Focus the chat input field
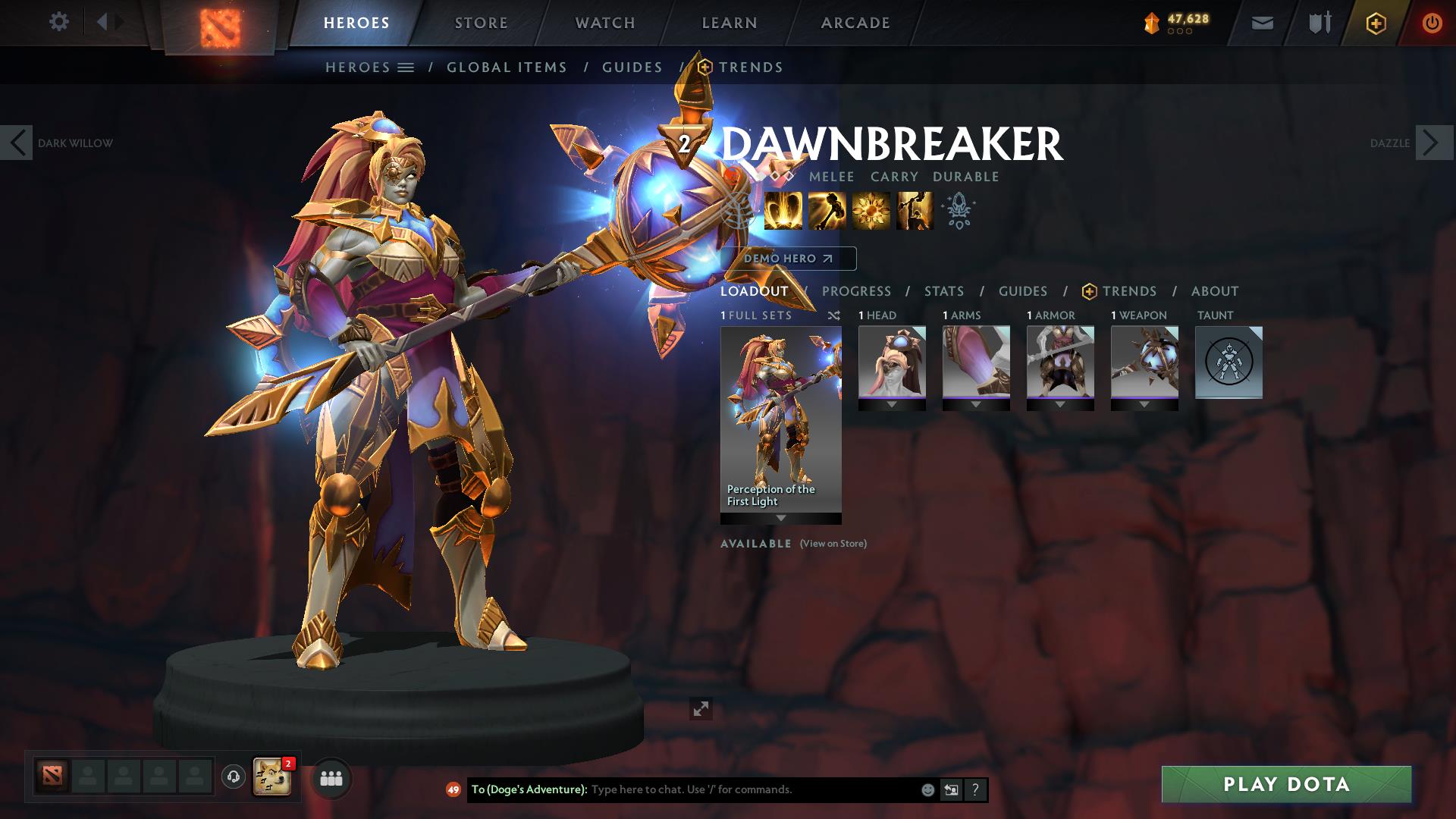 (751, 789)
